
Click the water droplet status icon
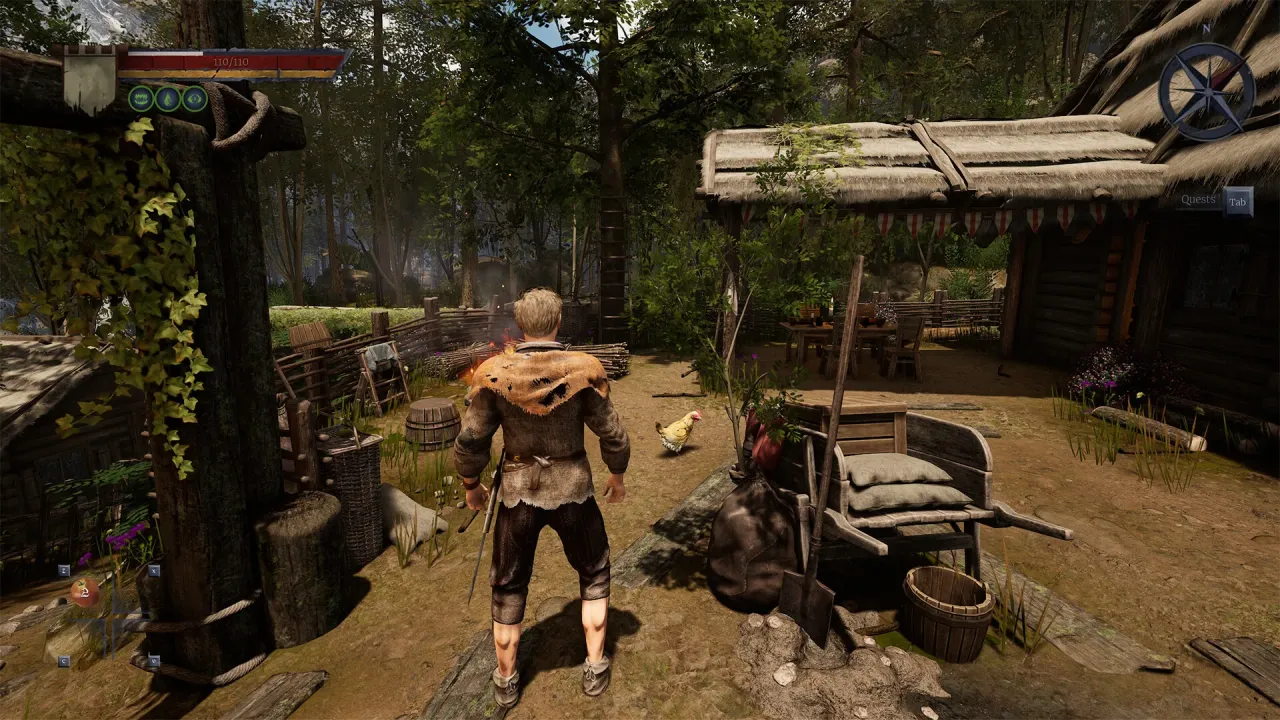pos(166,98)
